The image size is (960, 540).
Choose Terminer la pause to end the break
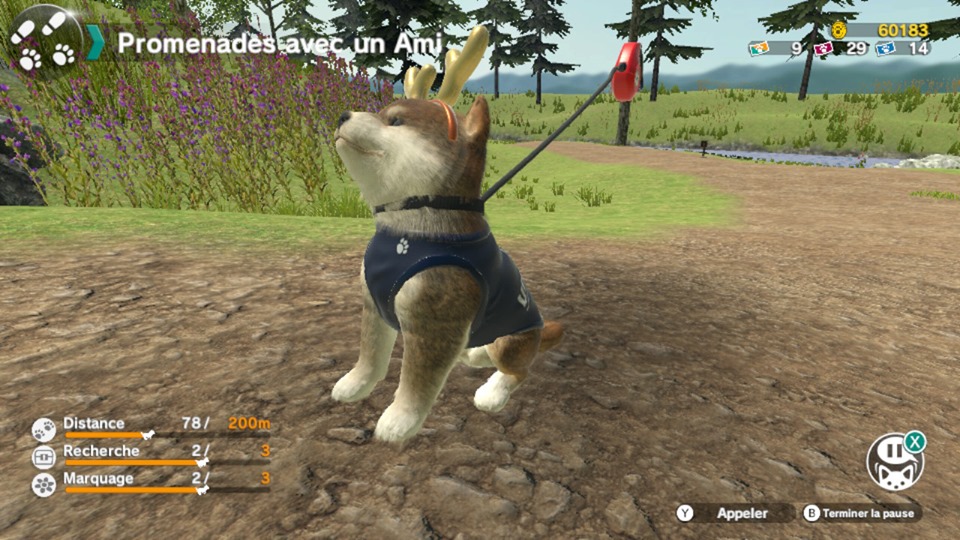click(861, 513)
